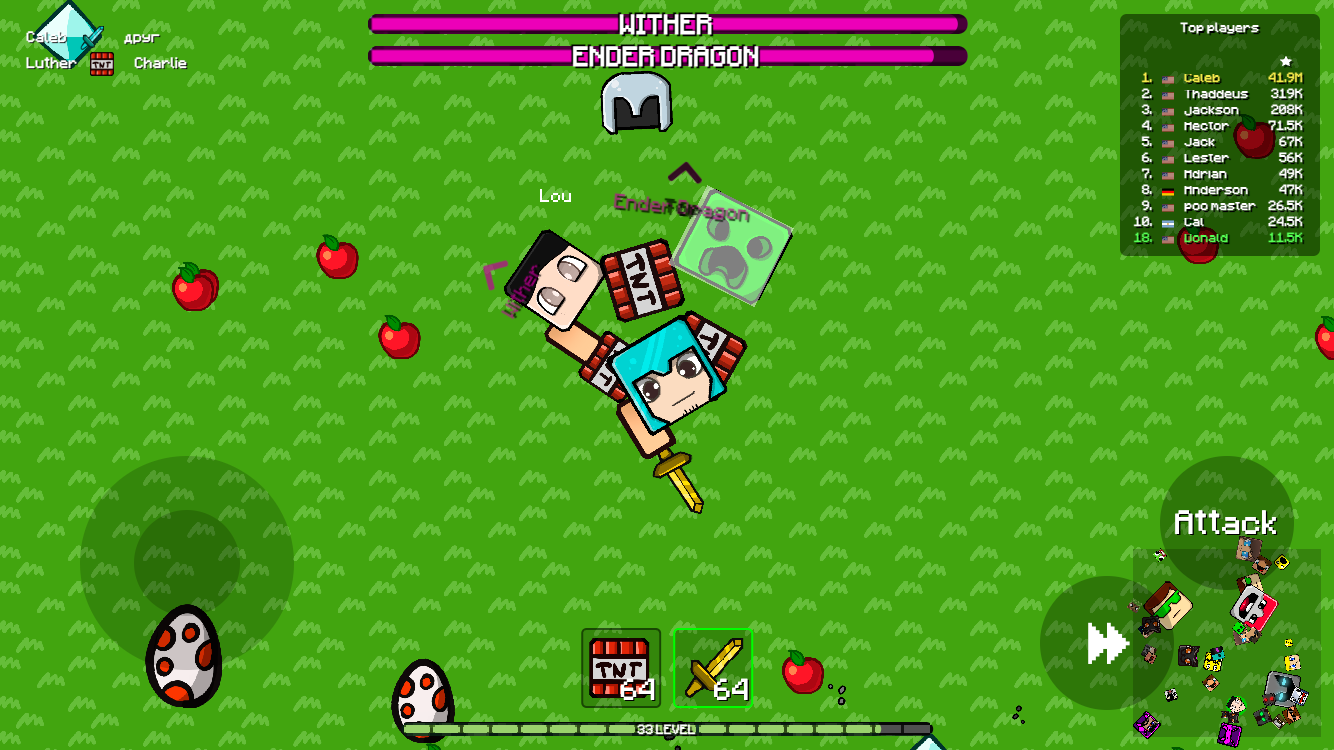Select the TNT hotbar slot

point(620,667)
